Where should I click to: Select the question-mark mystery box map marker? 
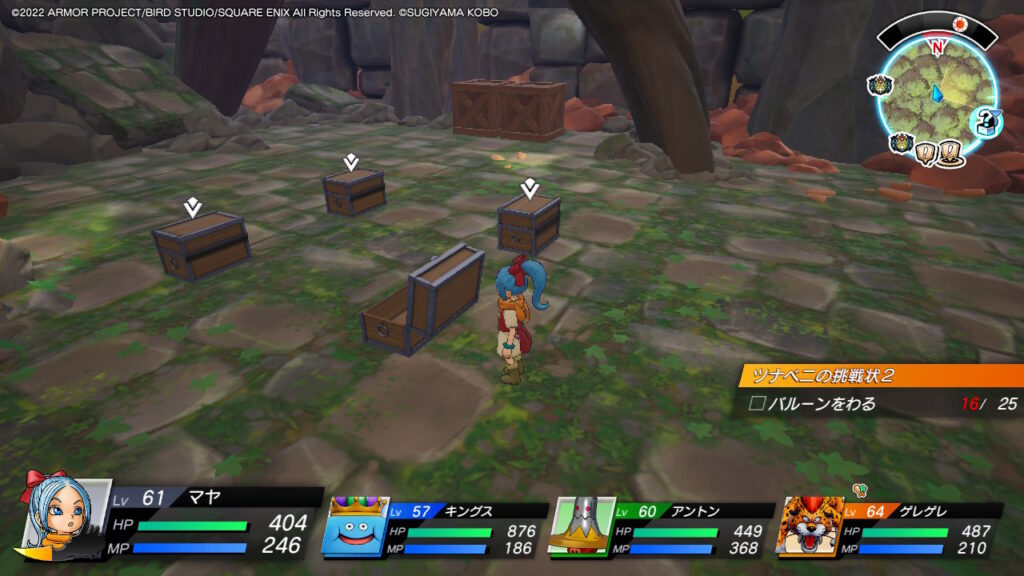point(984,121)
